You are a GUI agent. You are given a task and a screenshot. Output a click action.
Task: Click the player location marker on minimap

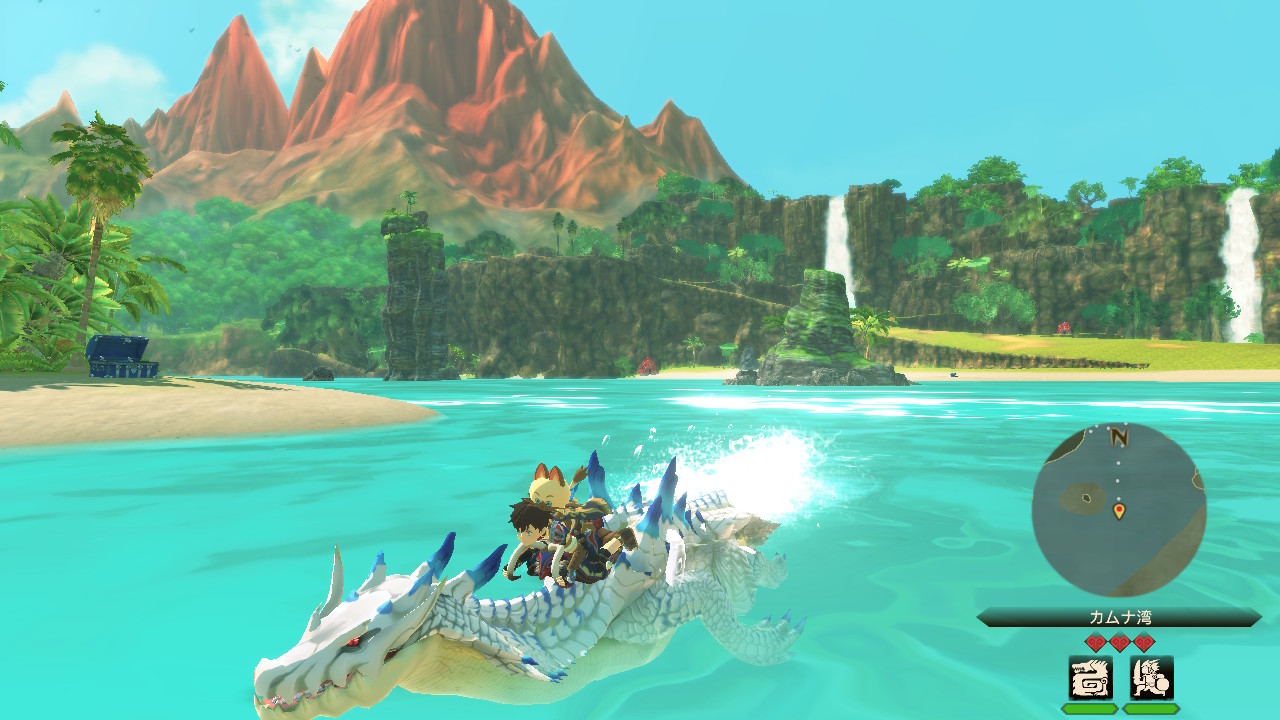coord(1119,511)
